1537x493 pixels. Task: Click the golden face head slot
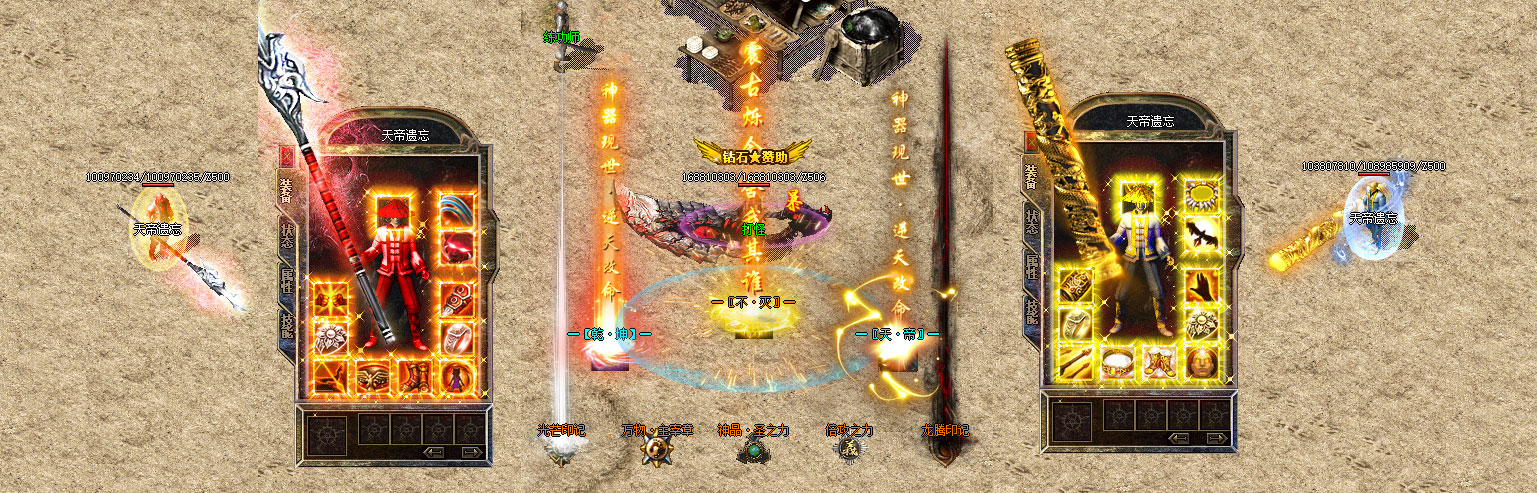pos(1201,361)
